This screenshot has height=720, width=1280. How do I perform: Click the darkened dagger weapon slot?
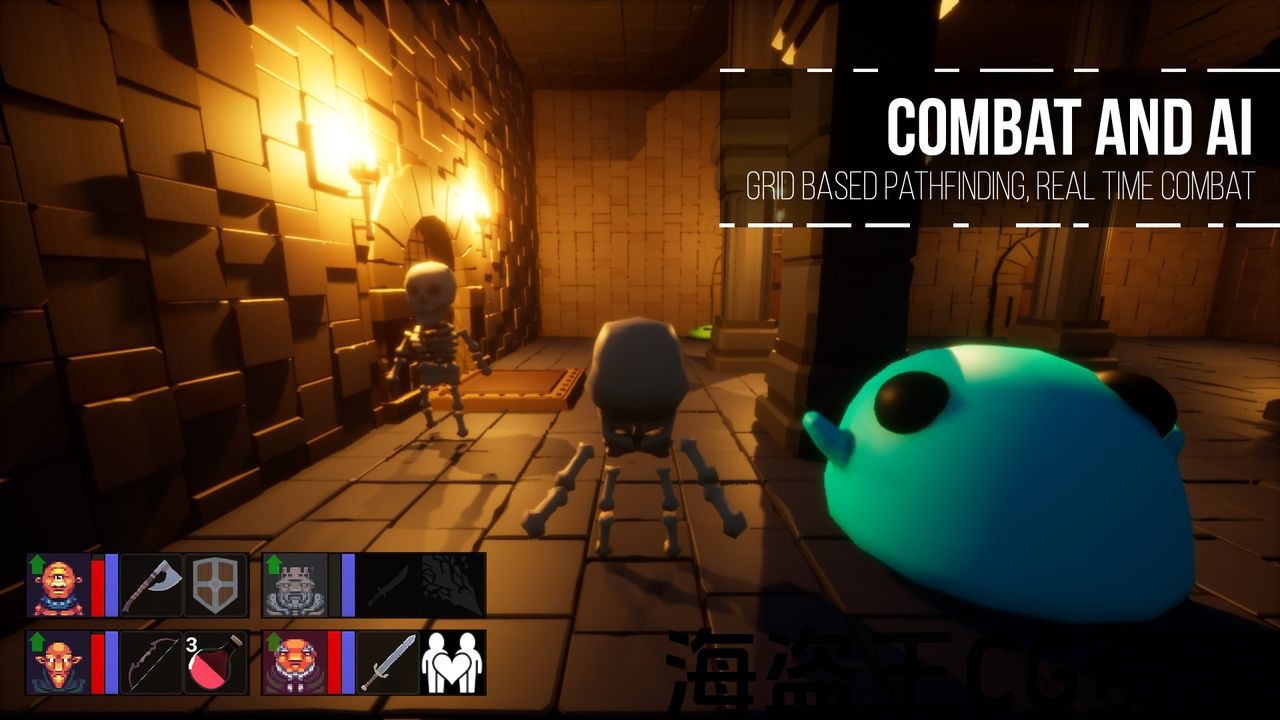pyautogui.click(x=387, y=585)
